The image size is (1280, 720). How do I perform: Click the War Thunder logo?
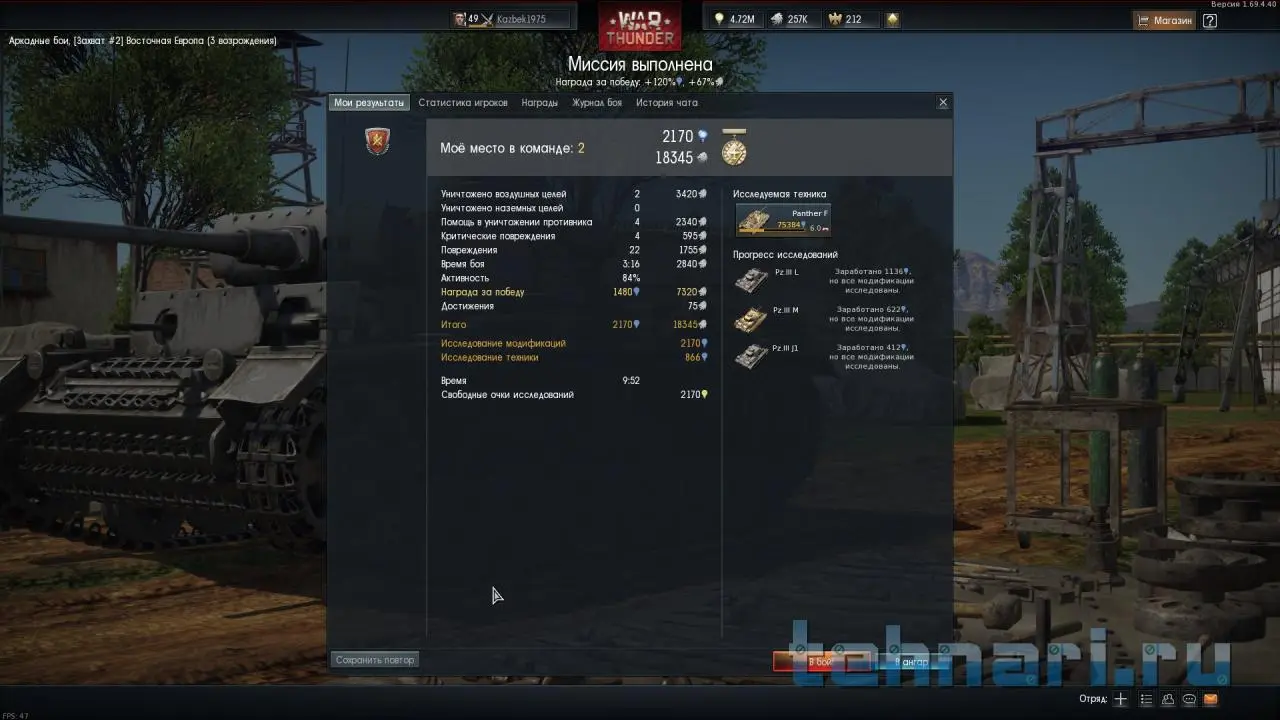[x=640, y=25]
